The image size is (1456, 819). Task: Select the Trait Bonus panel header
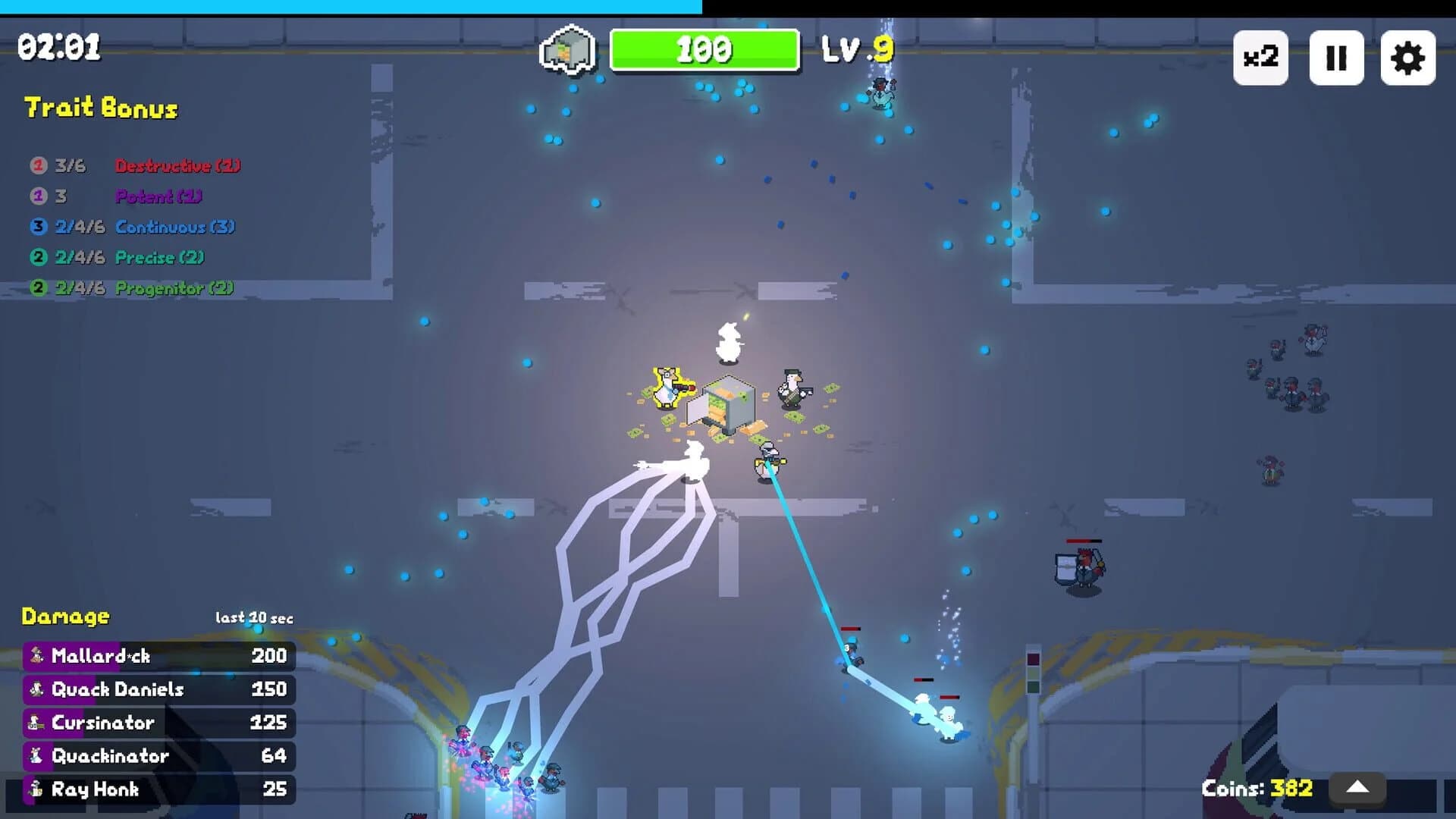click(x=100, y=108)
